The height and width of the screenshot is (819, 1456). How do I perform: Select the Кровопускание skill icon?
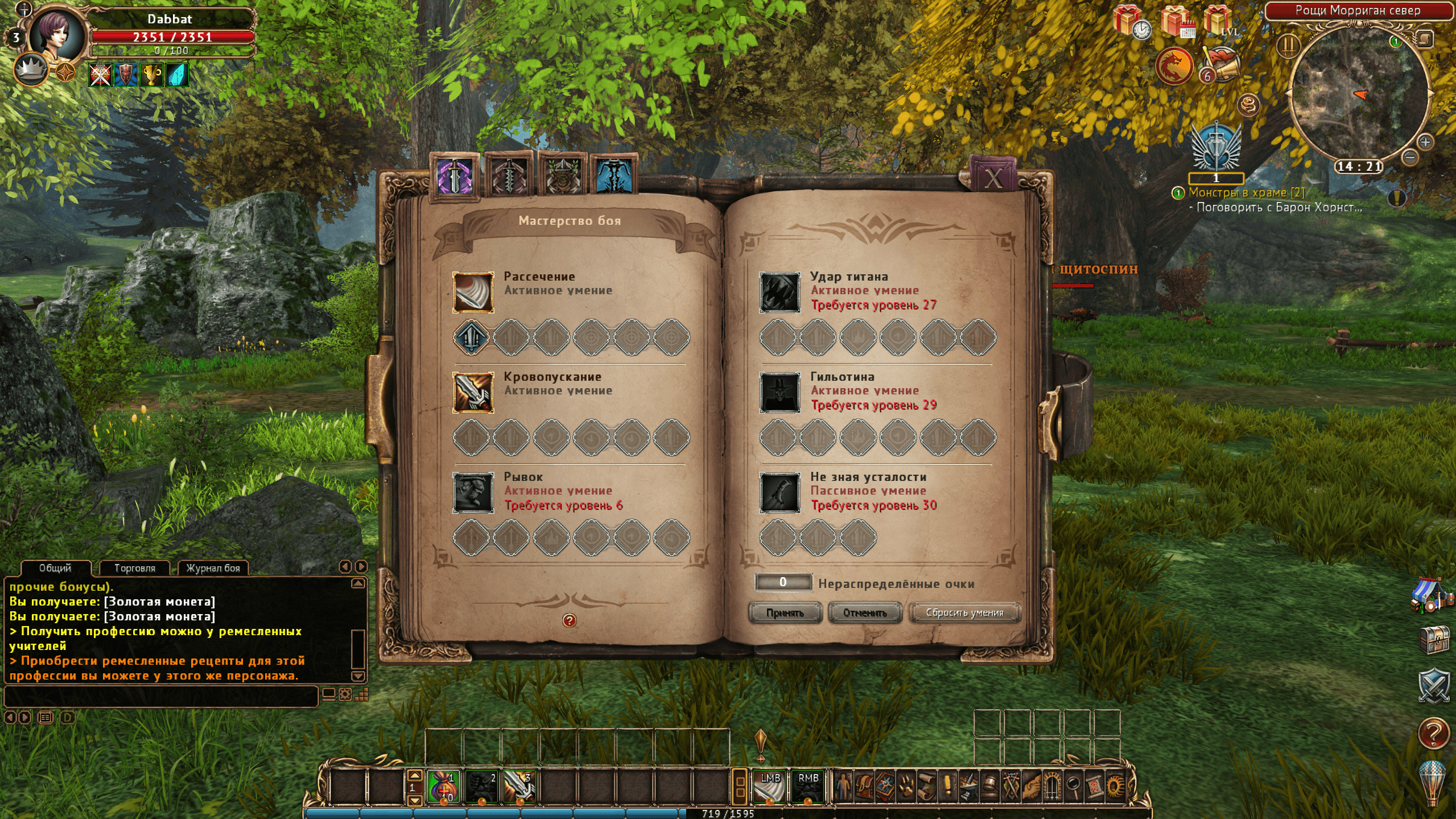473,393
